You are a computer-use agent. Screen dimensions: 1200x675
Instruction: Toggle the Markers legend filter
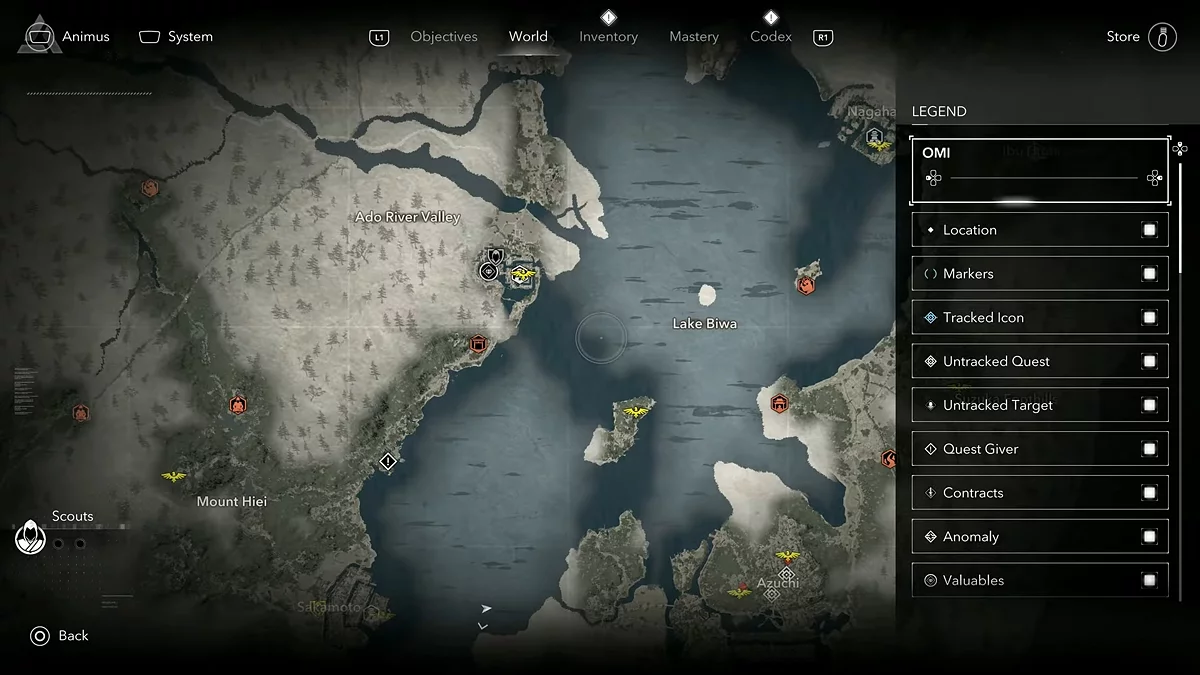pyautogui.click(x=1149, y=274)
